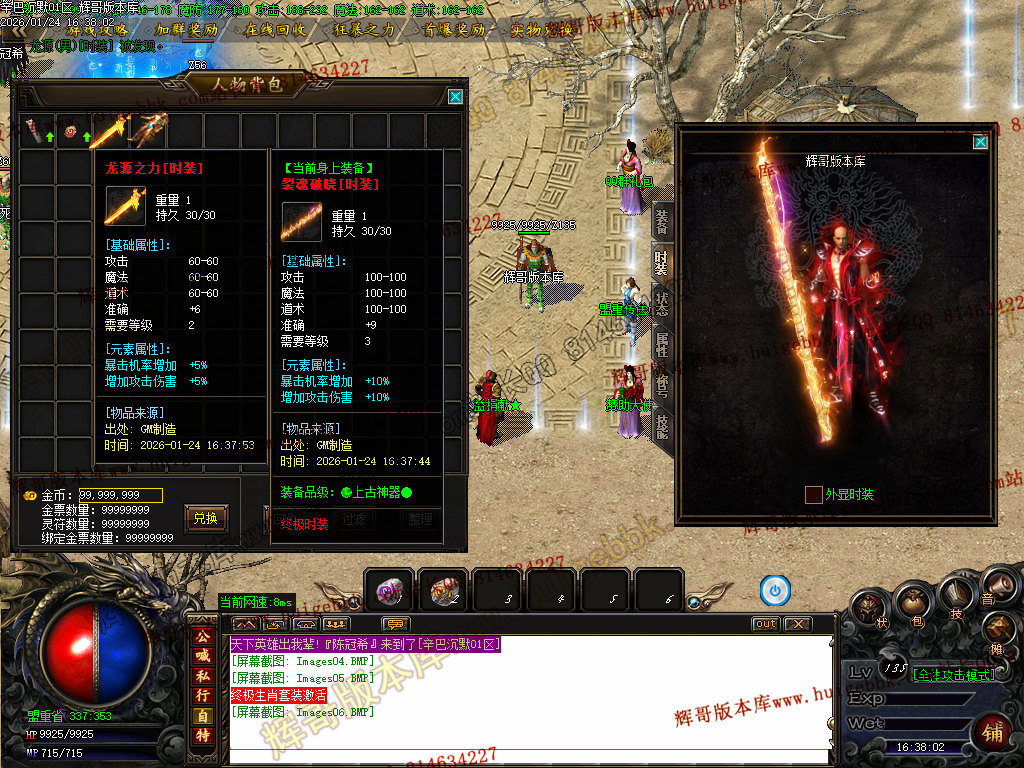
Task: Open the 包 bag icon
Action: pyautogui.click(x=912, y=603)
